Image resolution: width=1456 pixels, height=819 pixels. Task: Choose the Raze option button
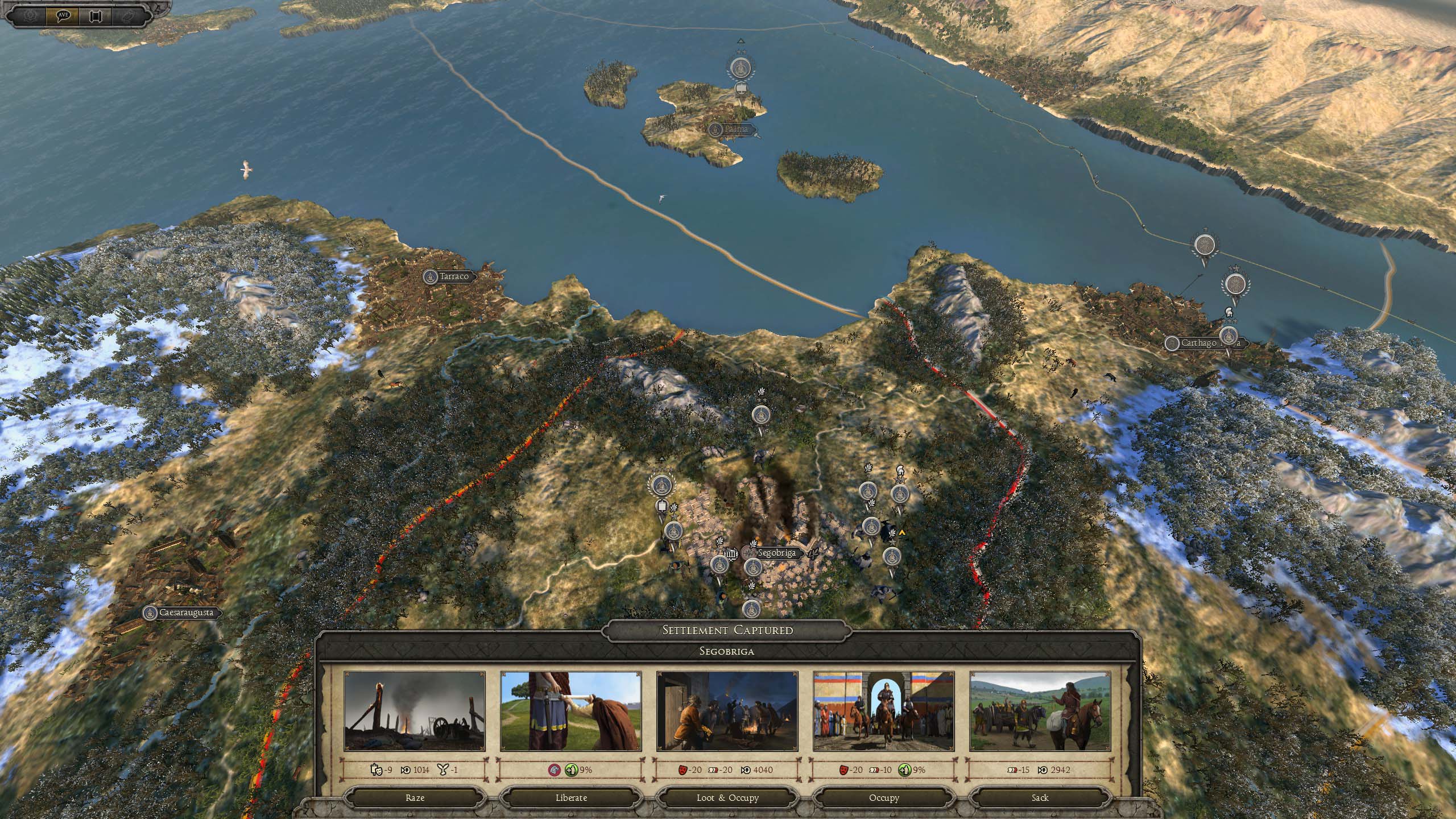[415, 797]
